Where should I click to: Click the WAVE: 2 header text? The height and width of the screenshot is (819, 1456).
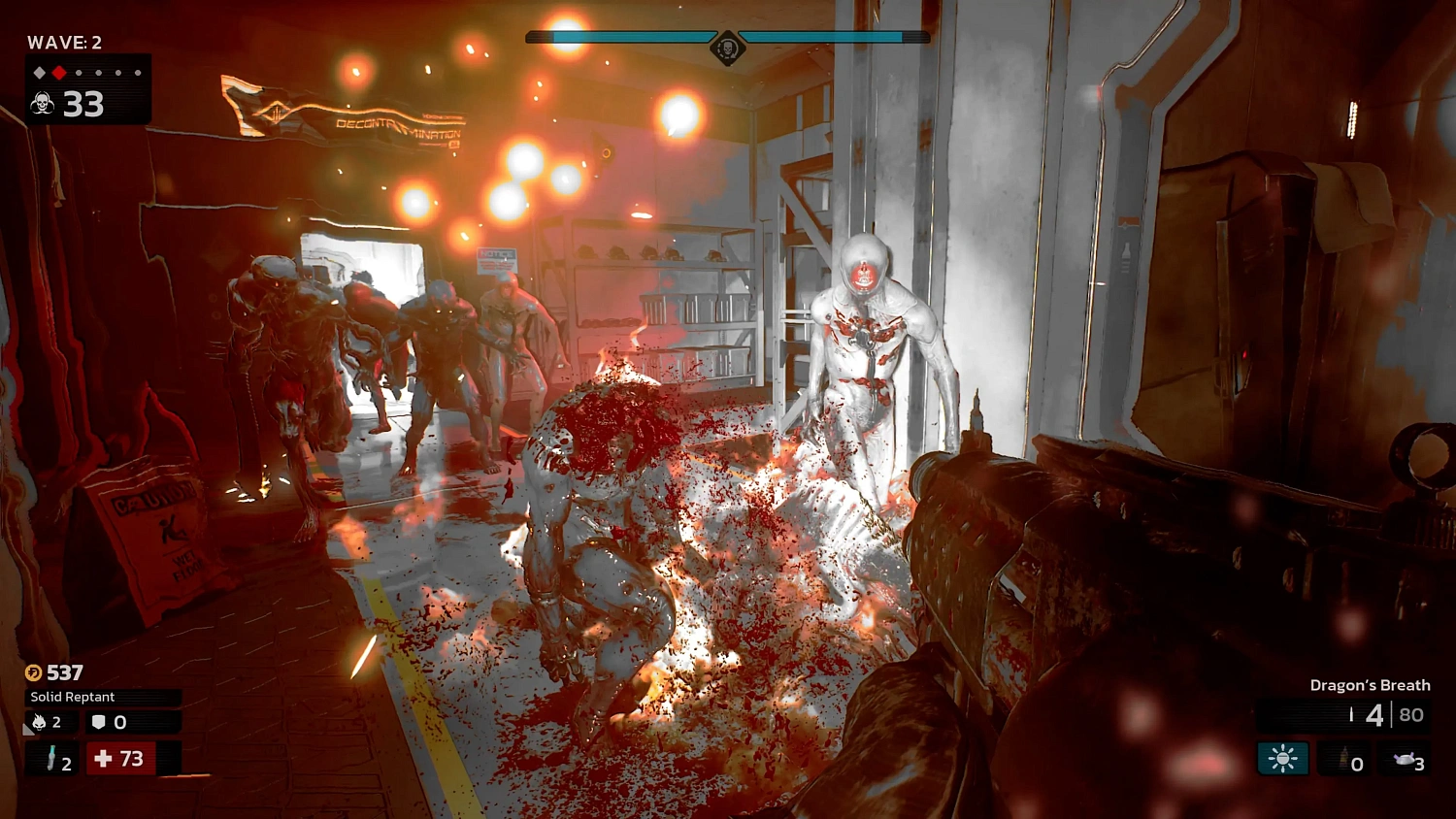pos(66,43)
